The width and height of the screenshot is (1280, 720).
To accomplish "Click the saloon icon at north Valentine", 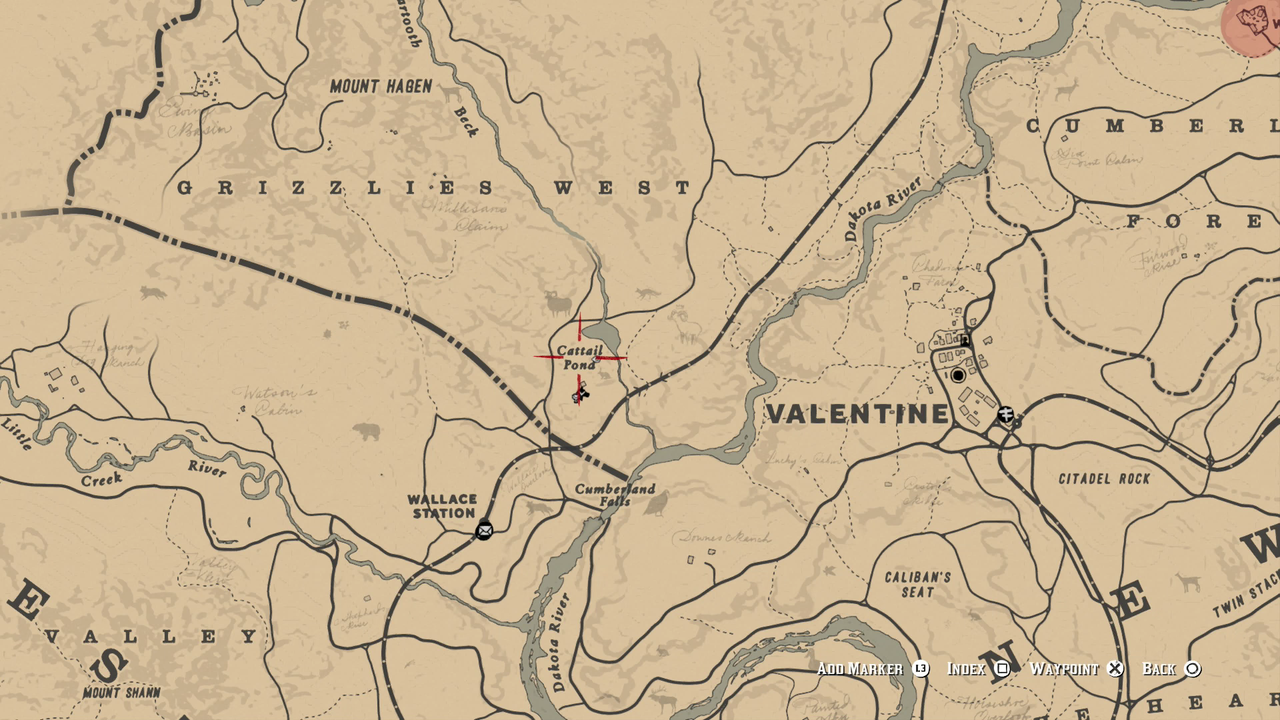I will 964,340.
